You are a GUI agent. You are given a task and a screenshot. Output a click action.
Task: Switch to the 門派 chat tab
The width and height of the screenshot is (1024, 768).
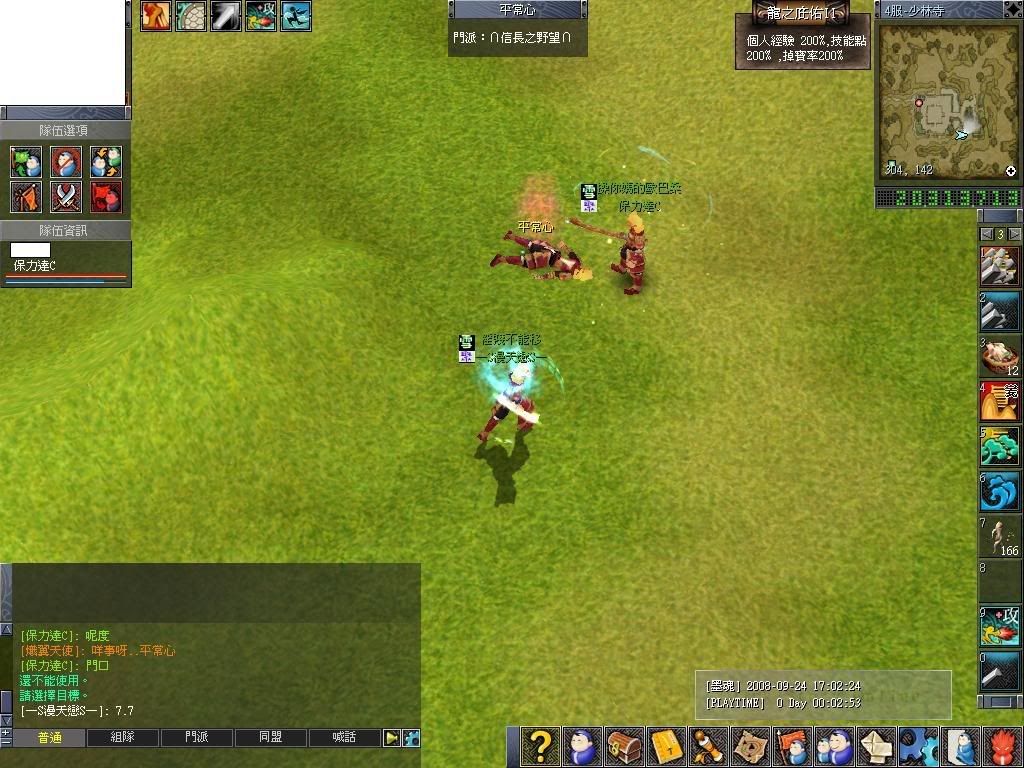click(197, 738)
